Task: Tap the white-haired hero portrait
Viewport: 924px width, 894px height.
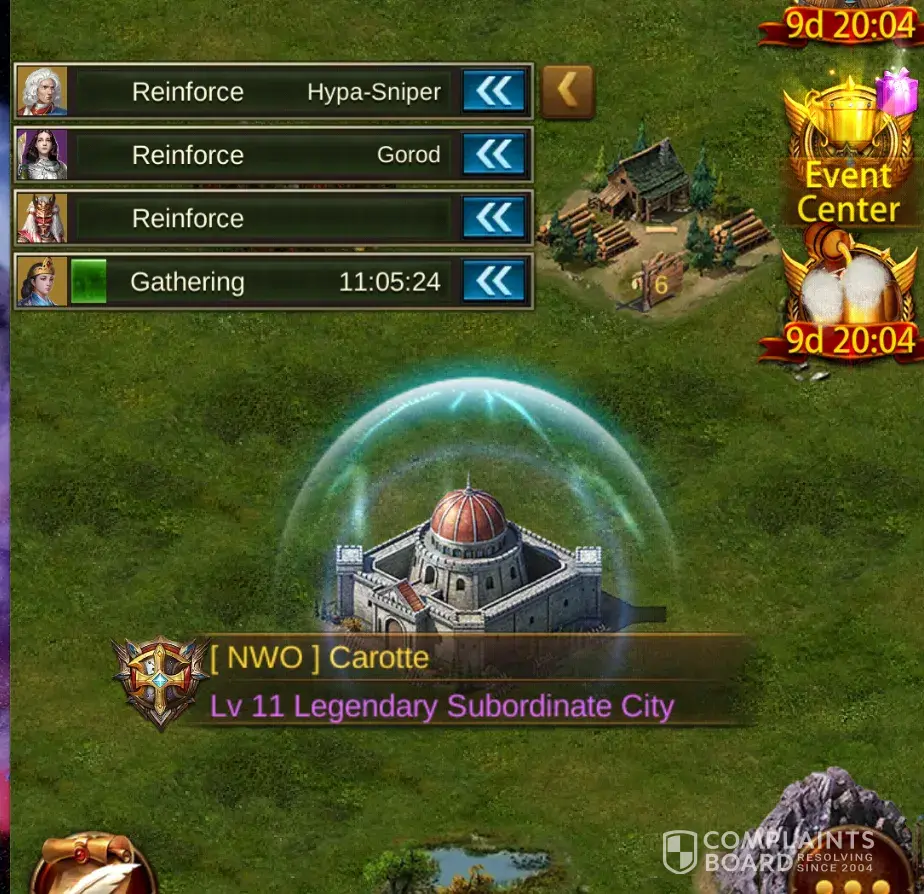Action: point(42,92)
